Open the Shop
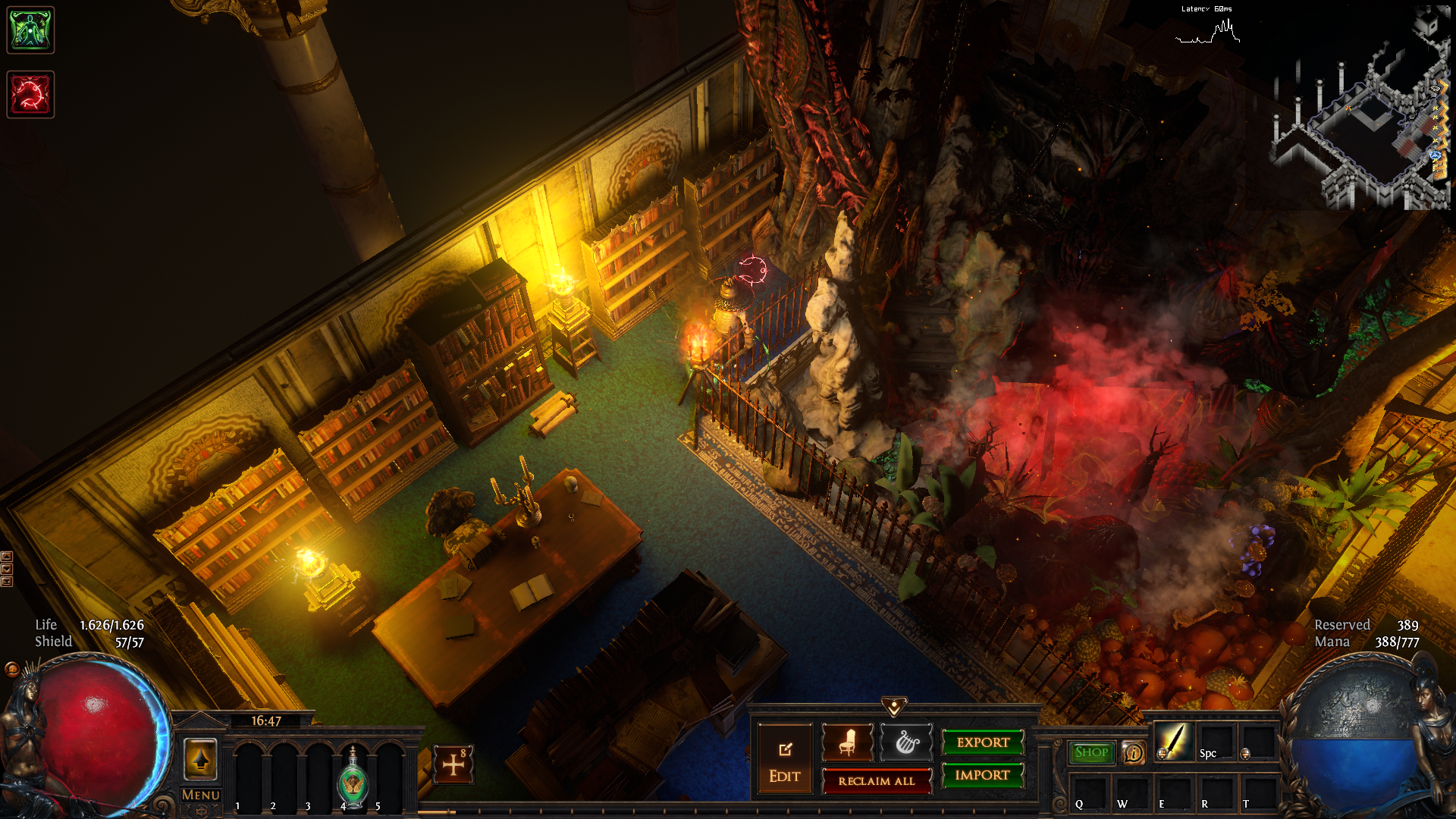This screenshot has height=819, width=1456. coord(1091,752)
